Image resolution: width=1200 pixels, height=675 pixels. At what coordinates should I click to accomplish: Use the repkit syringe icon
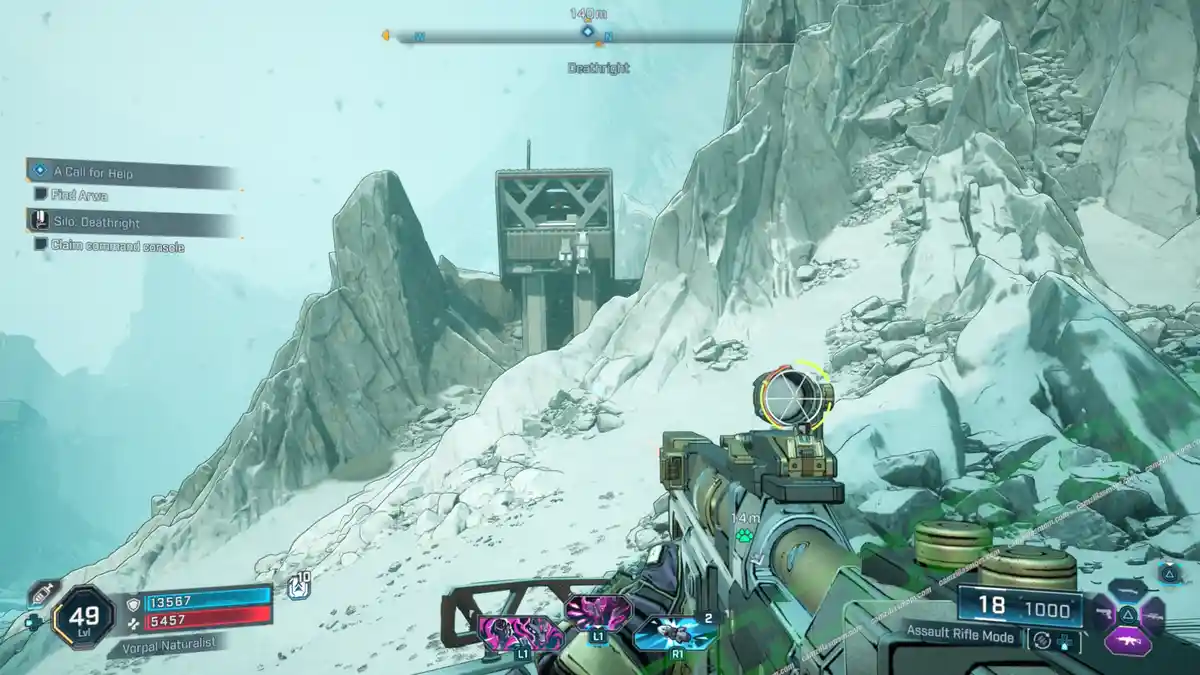click(41, 592)
